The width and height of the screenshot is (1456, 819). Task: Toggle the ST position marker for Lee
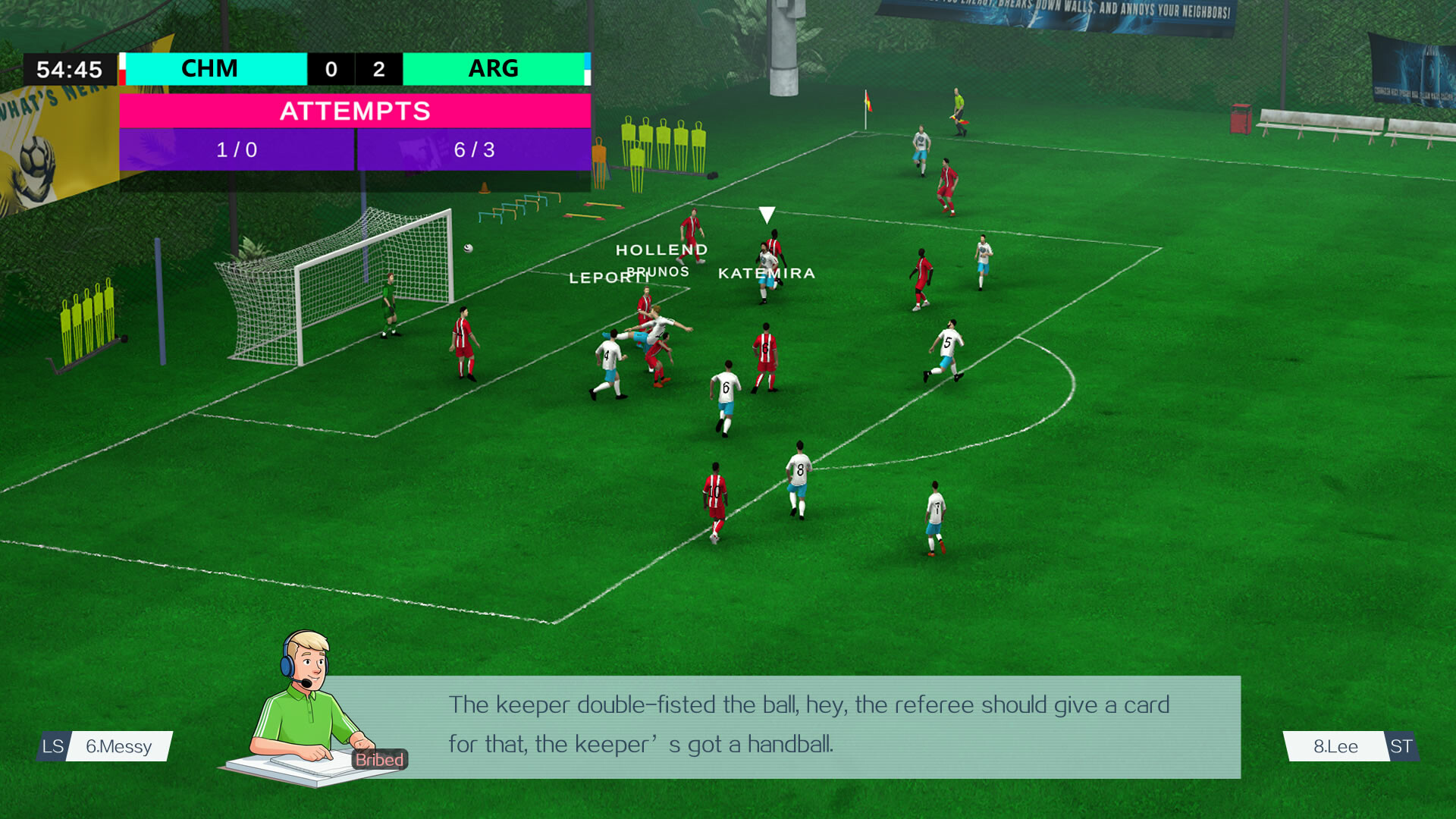coord(1401,747)
